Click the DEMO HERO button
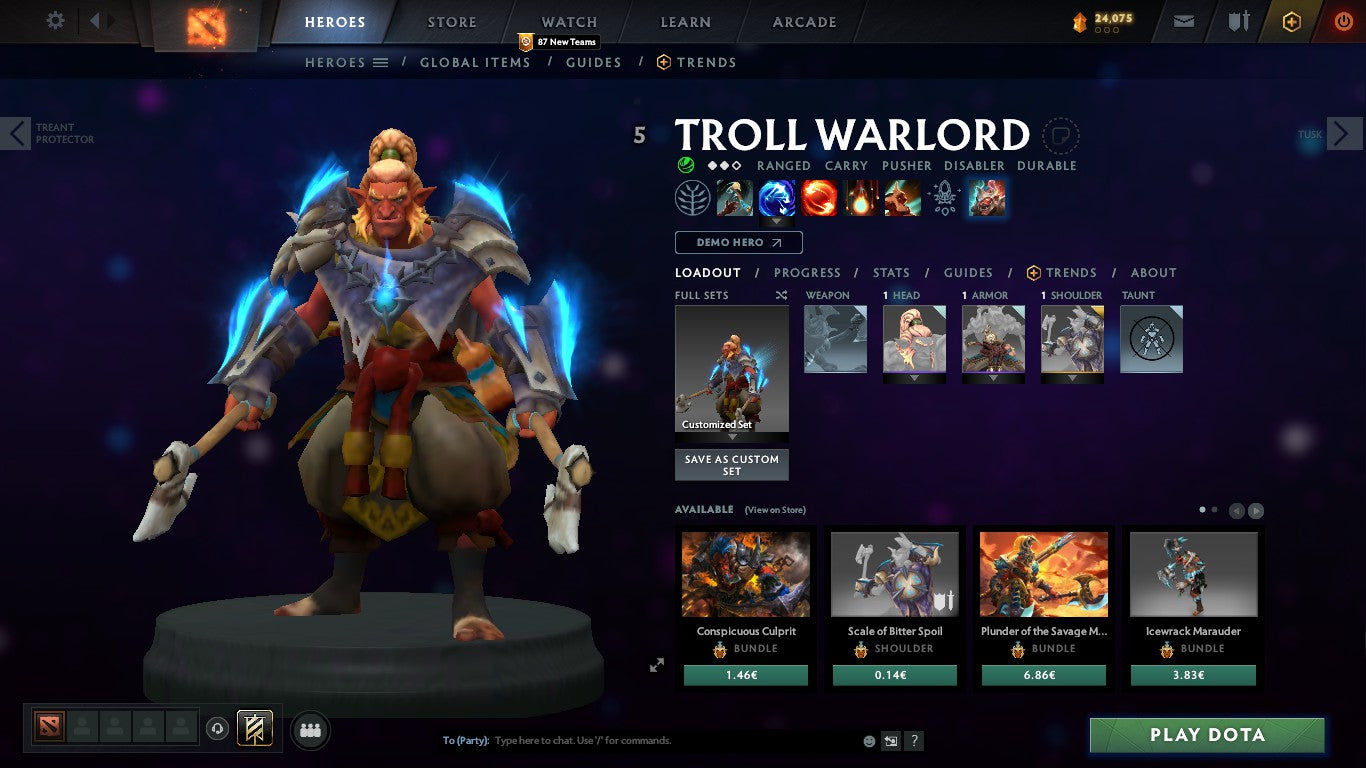1366x768 pixels. click(738, 242)
